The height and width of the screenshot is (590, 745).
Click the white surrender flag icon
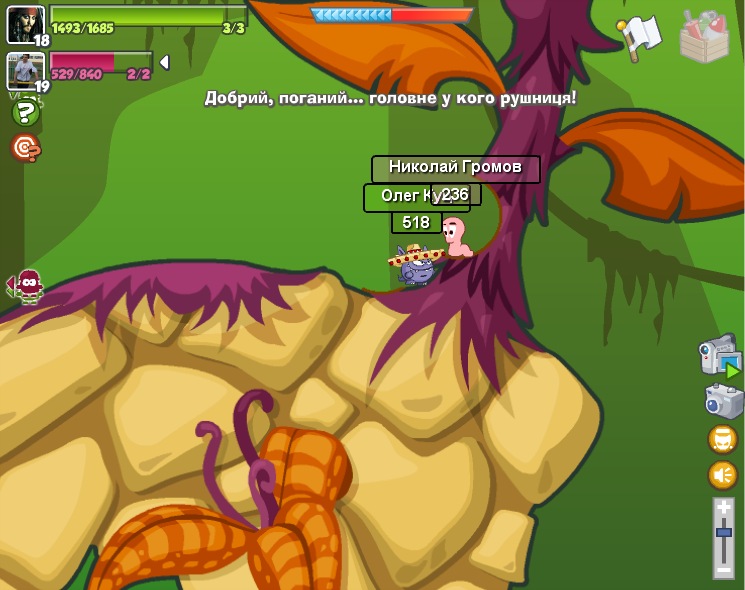pos(640,36)
